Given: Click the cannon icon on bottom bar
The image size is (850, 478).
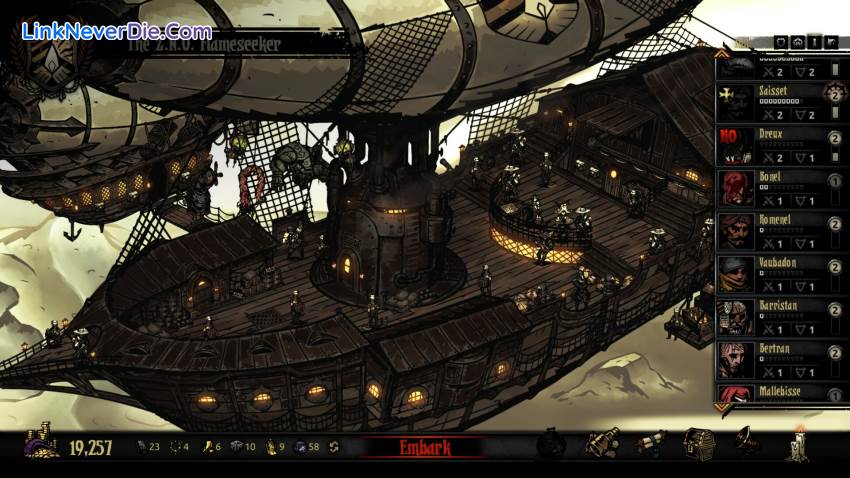Looking at the screenshot, I should click(651, 441).
